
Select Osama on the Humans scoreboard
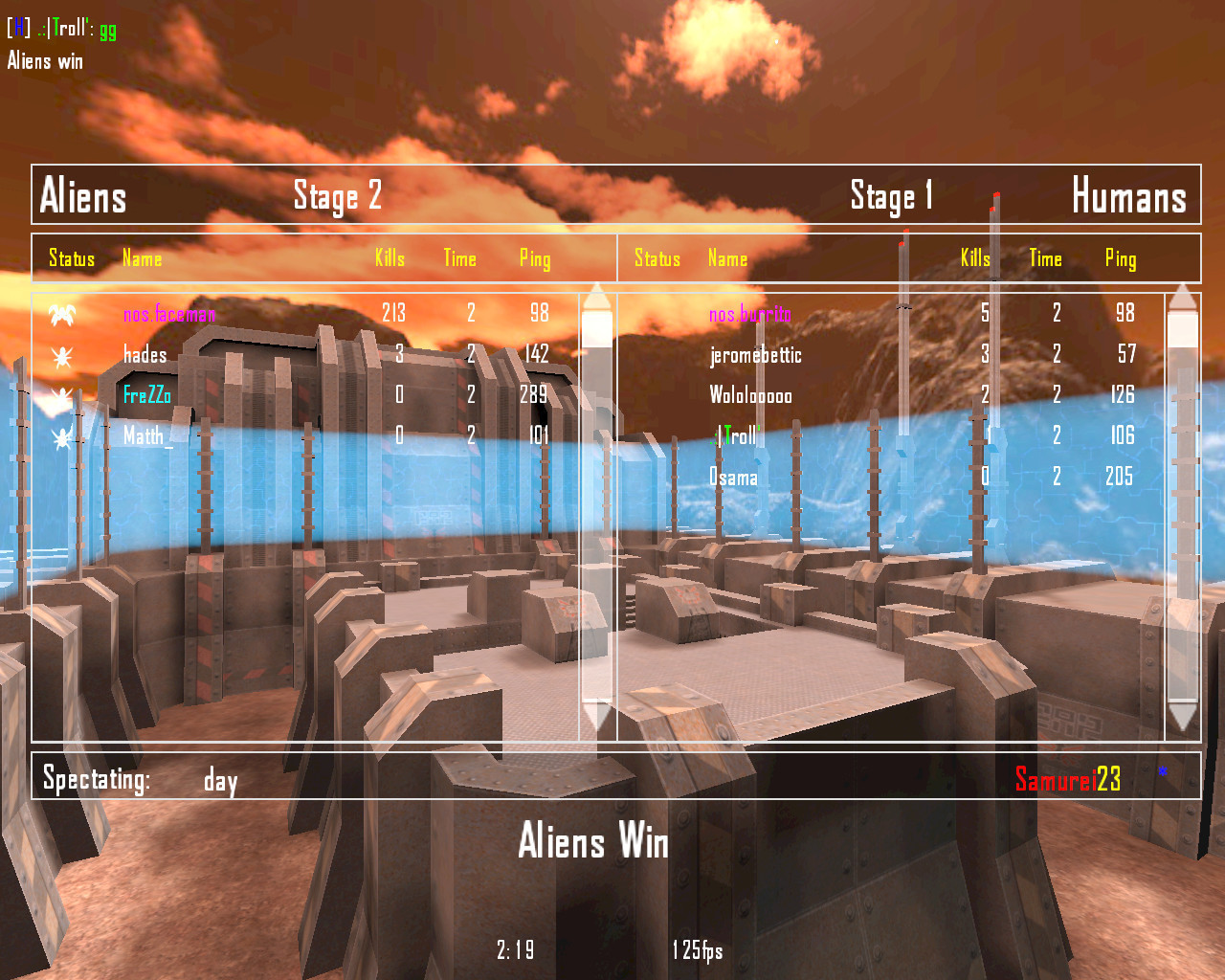[x=733, y=477]
